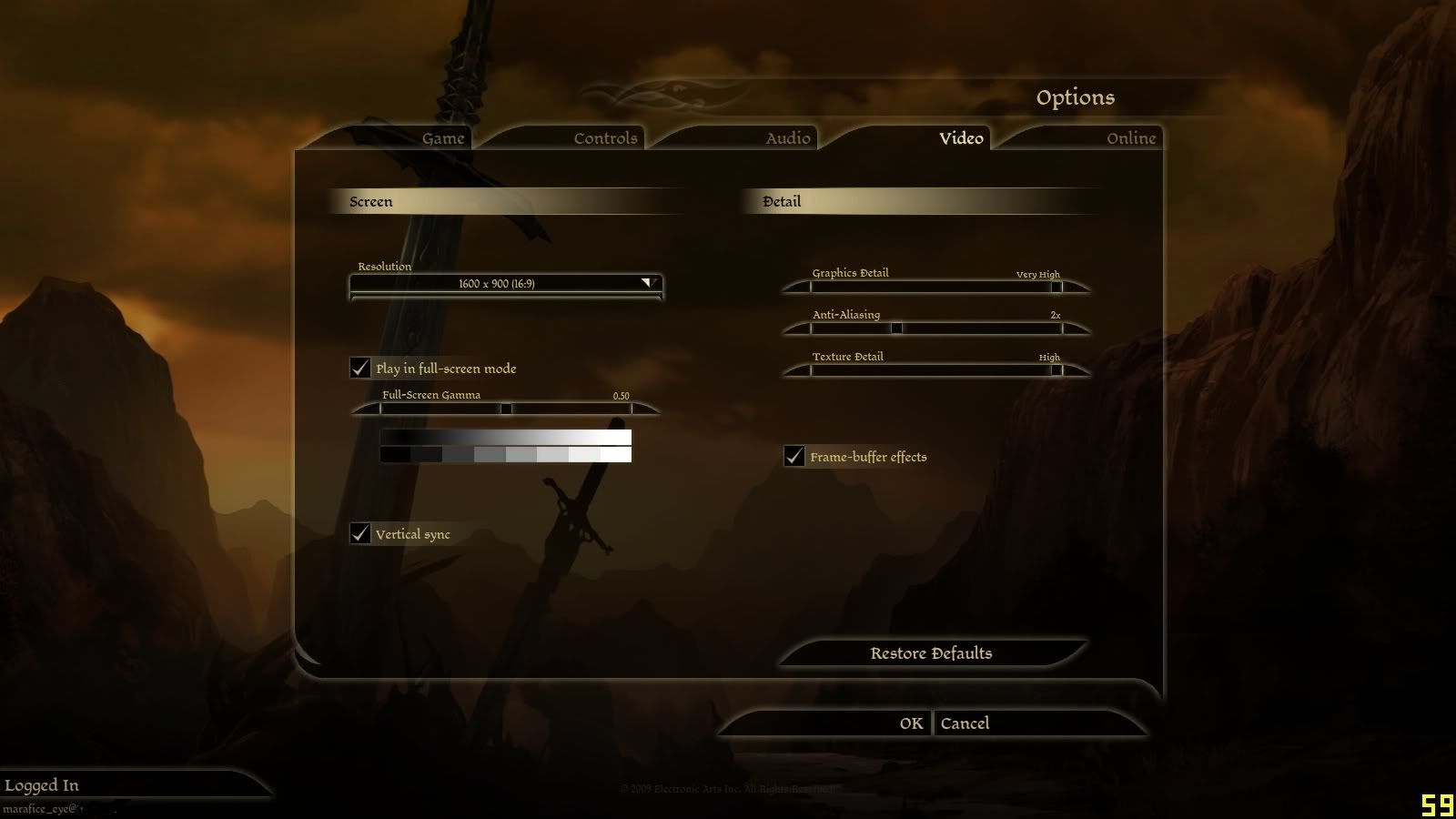Viewport: 1456px width, 819px height.
Task: Click the Restore Defaults button
Action: coord(931,653)
